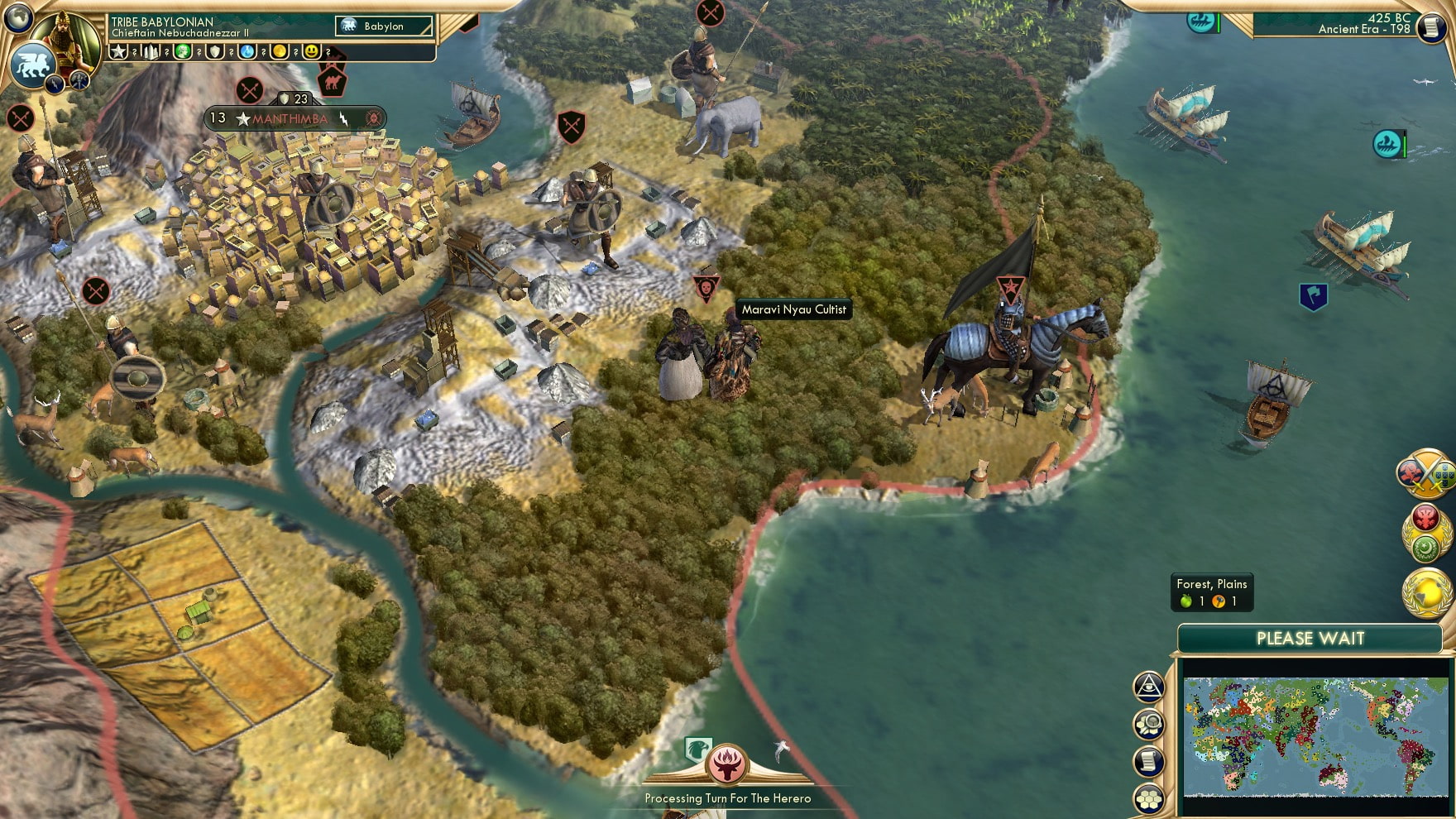Click the green progress bar near the top-right
Viewport: 1456px width, 819px height.
click(1219, 24)
